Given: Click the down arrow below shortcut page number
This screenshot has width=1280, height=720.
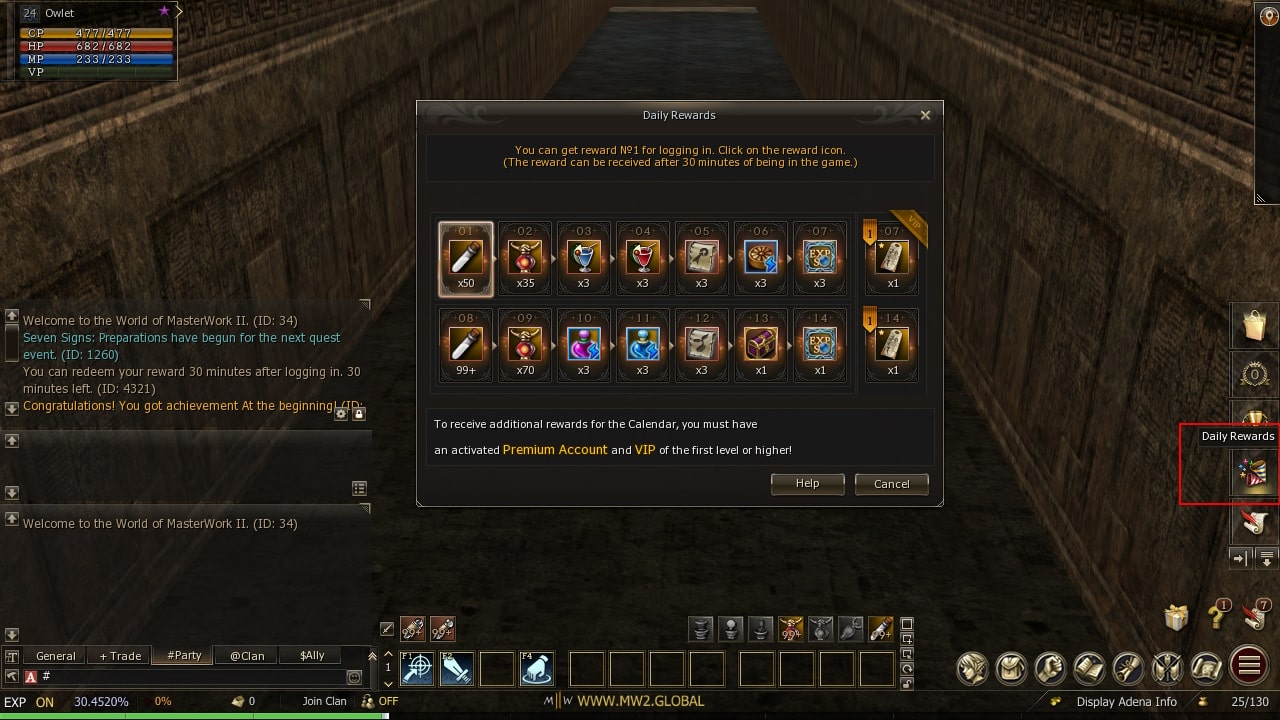Looking at the screenshot, I should (388, 685).
